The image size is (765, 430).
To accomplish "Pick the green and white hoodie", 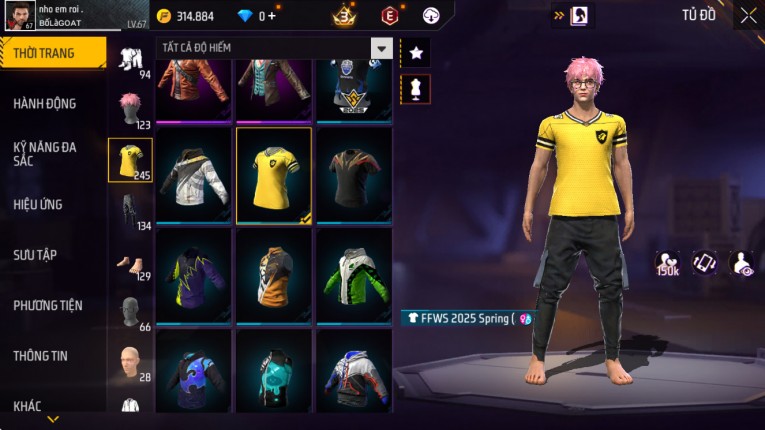I will 354,276.
